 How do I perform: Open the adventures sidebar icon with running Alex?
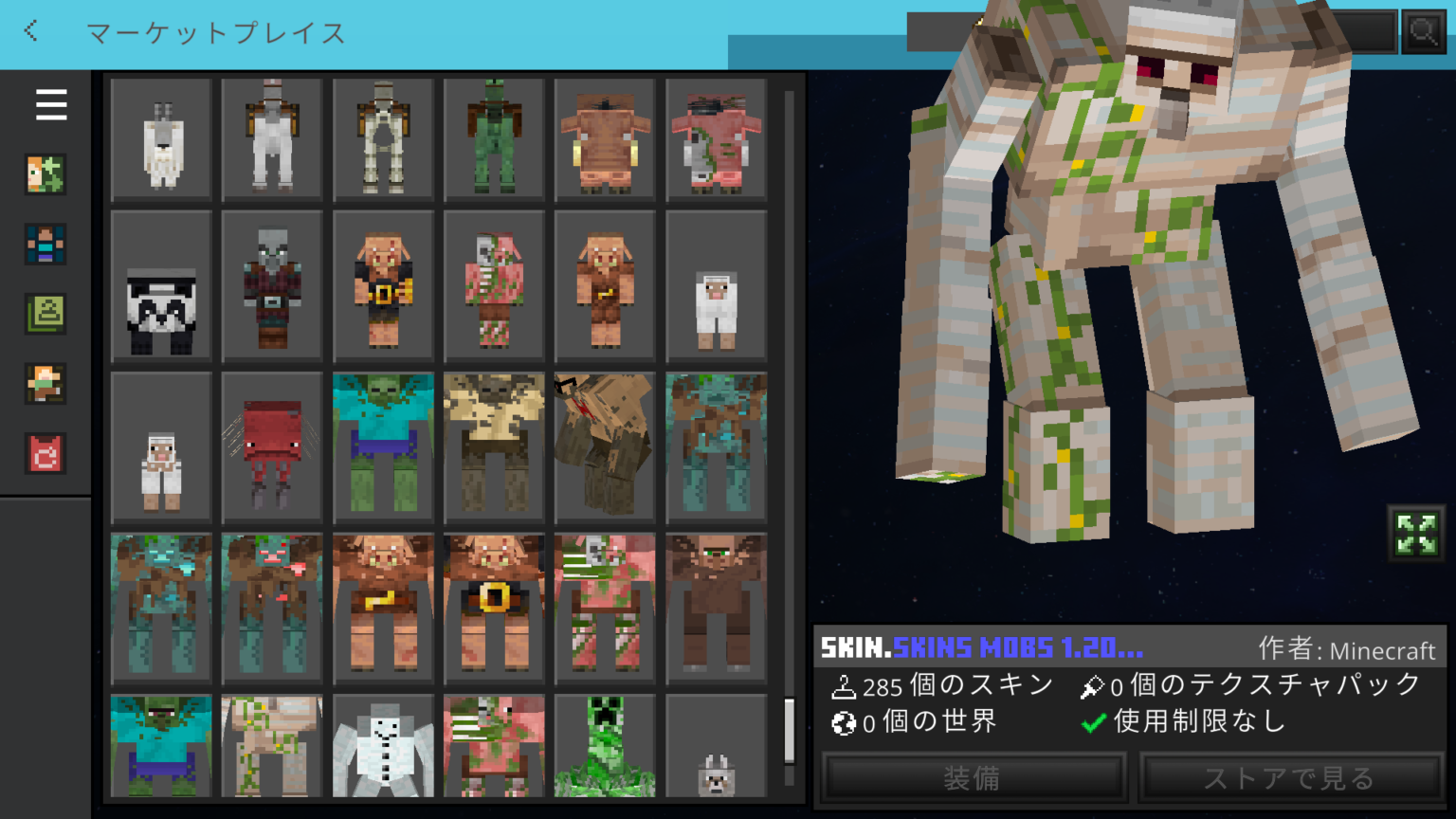(x=45, y=384)
